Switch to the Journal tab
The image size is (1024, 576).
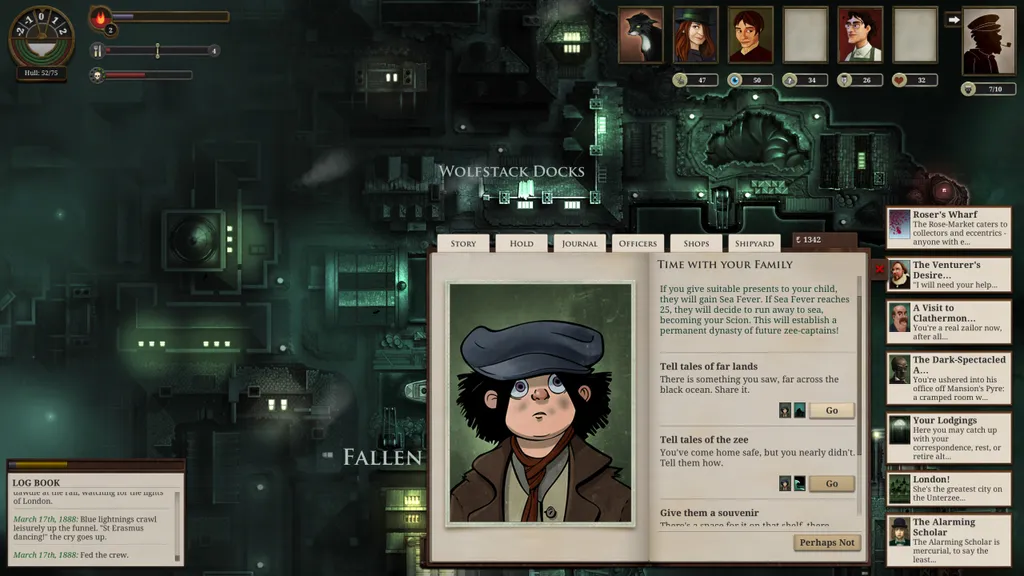(x=579, y=243)
